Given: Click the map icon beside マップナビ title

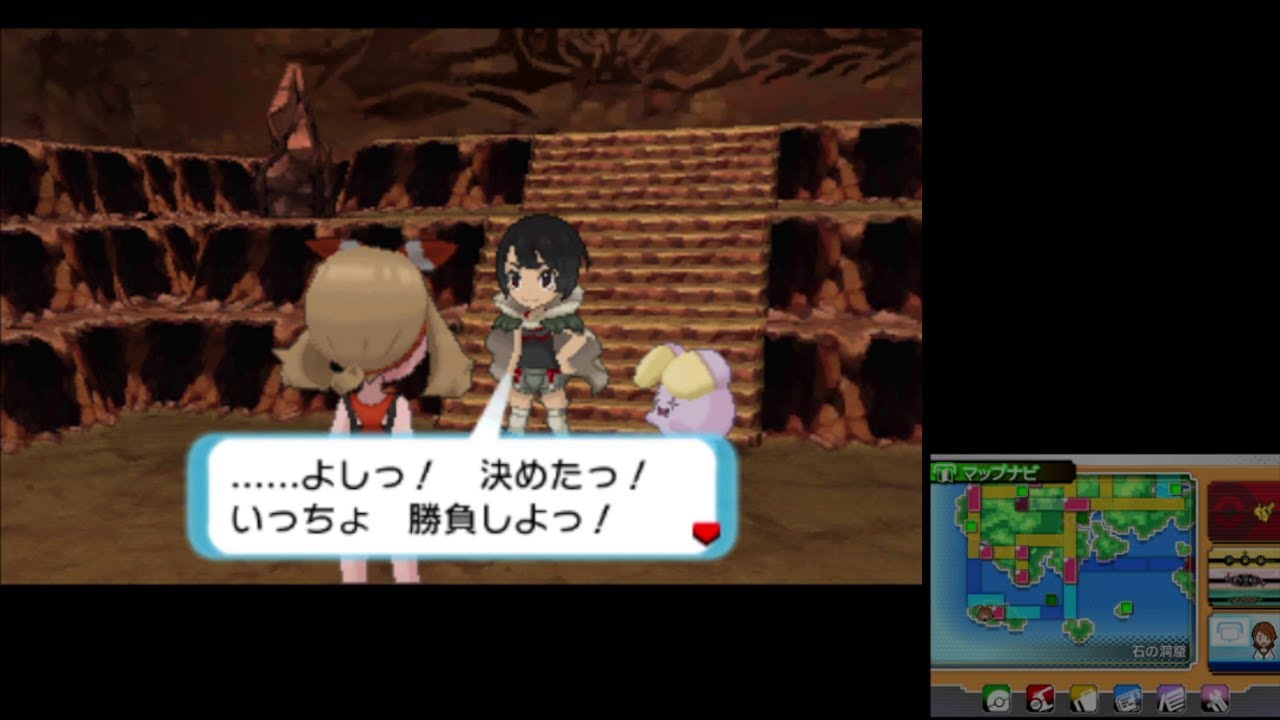Looking at the screenshot, I should coord(946,472).
